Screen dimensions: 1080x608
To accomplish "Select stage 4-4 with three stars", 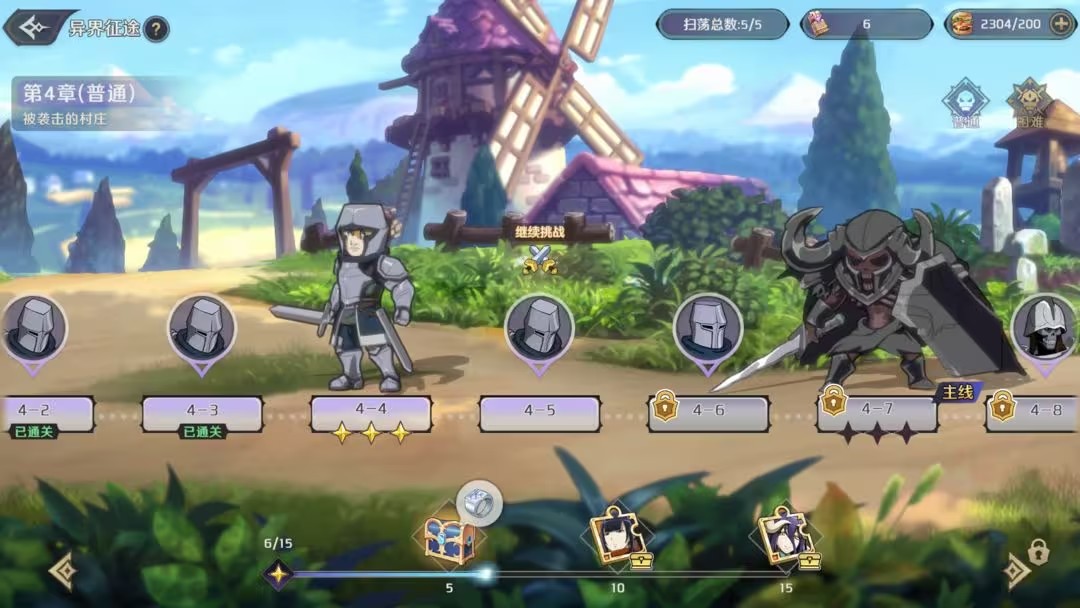I will click(x=371, y=411).
